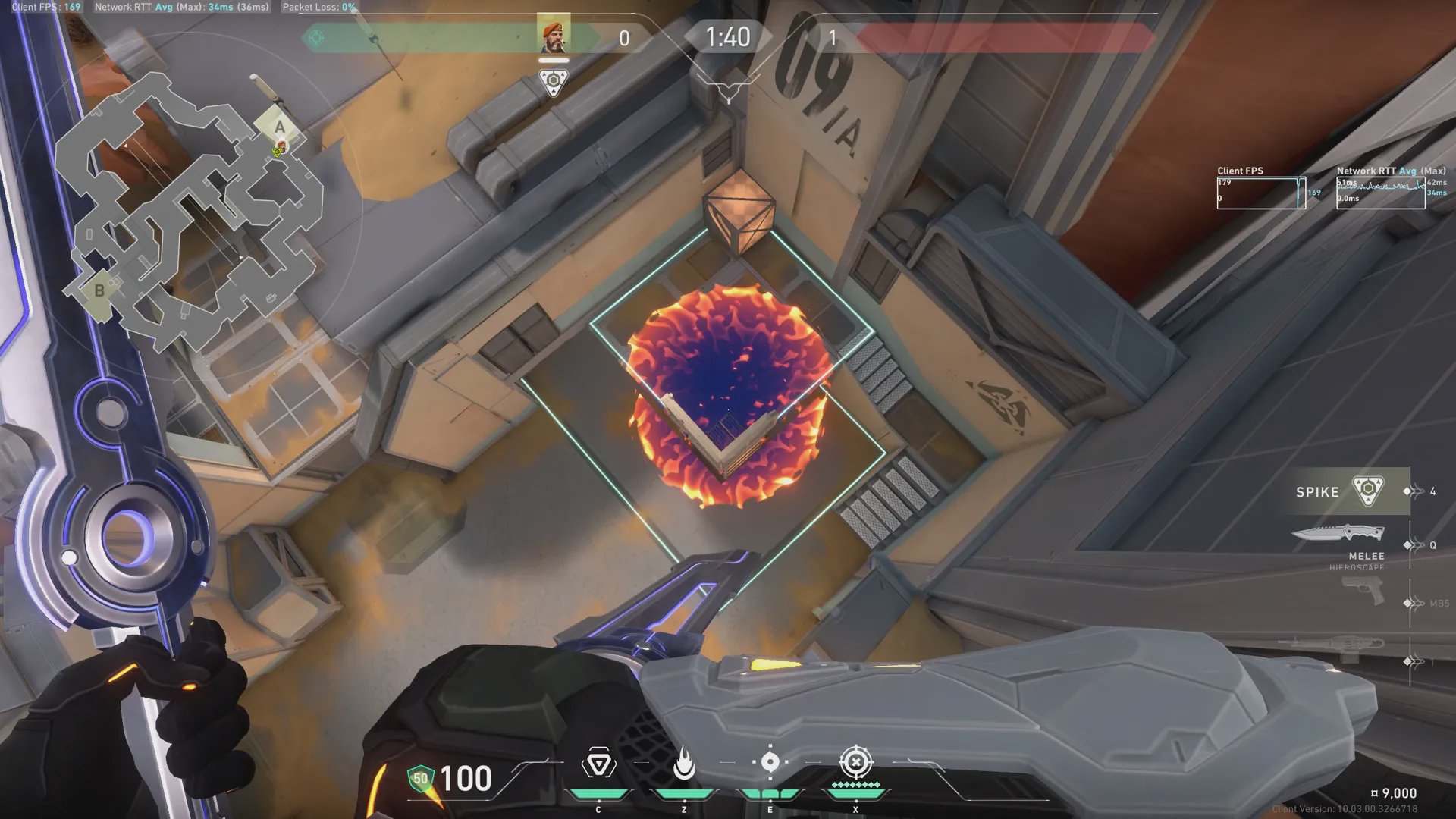Activate the C ability triangle icon
Viewport: 1456px width, 819px height.
click(x=598, y=764)
